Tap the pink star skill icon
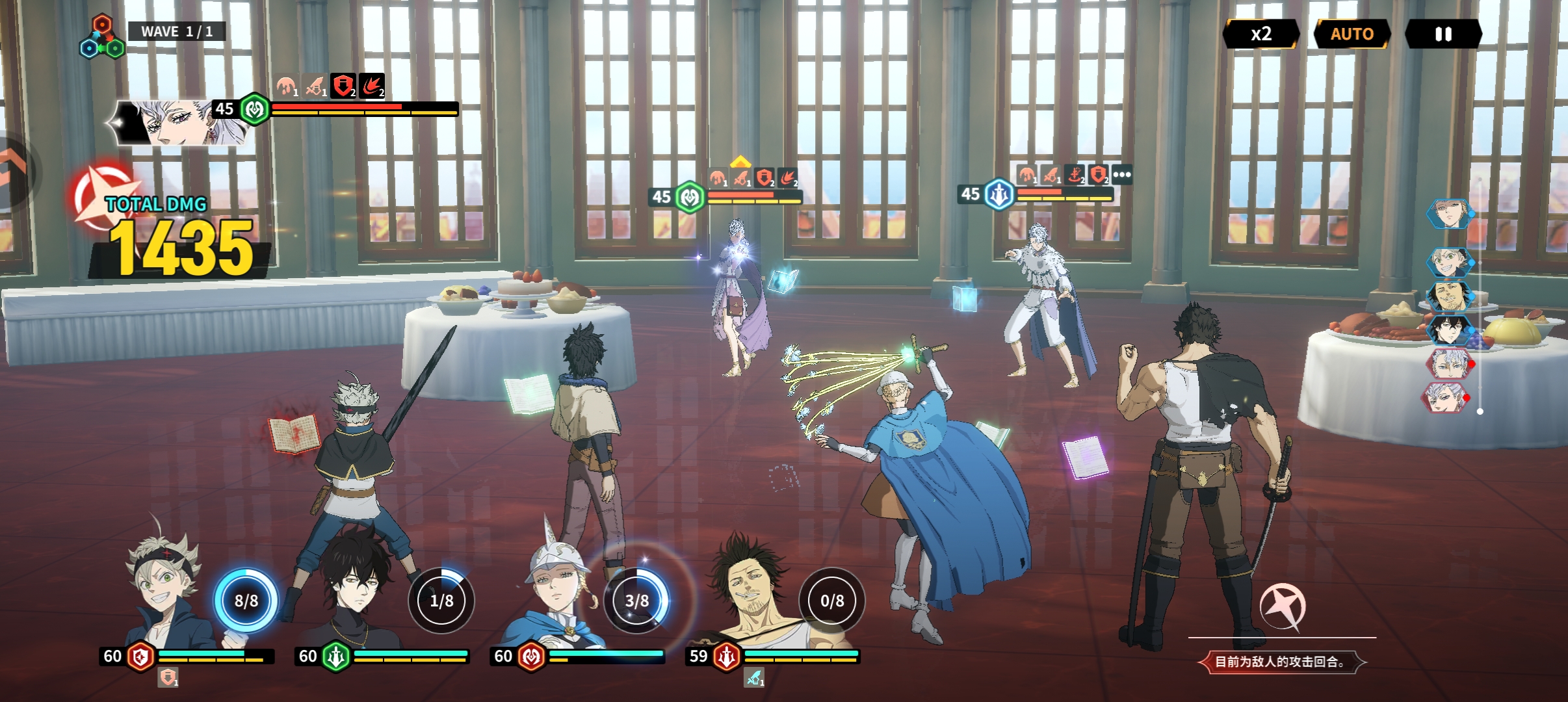This screenshot has height=702, width=1568. (1282, 606)
